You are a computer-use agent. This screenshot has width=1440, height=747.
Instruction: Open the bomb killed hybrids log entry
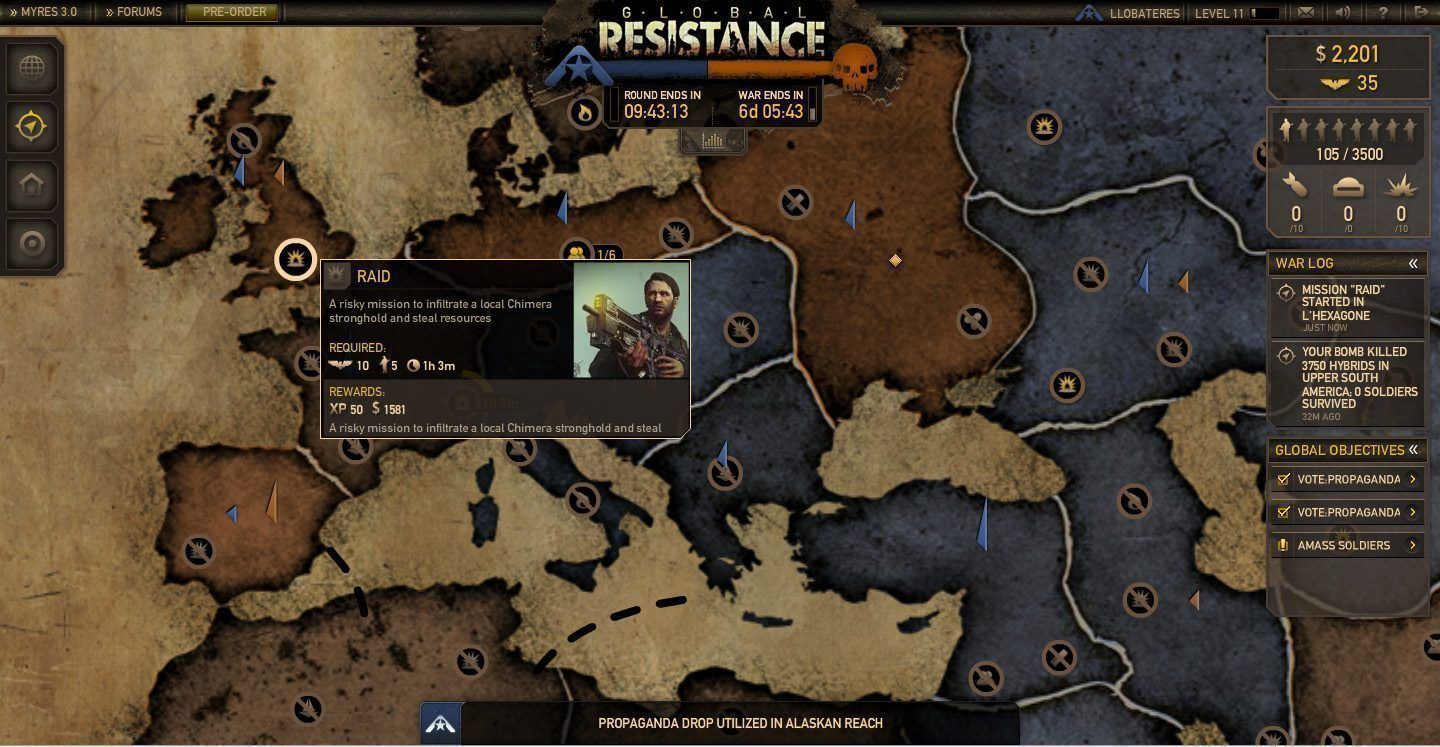1346,378
